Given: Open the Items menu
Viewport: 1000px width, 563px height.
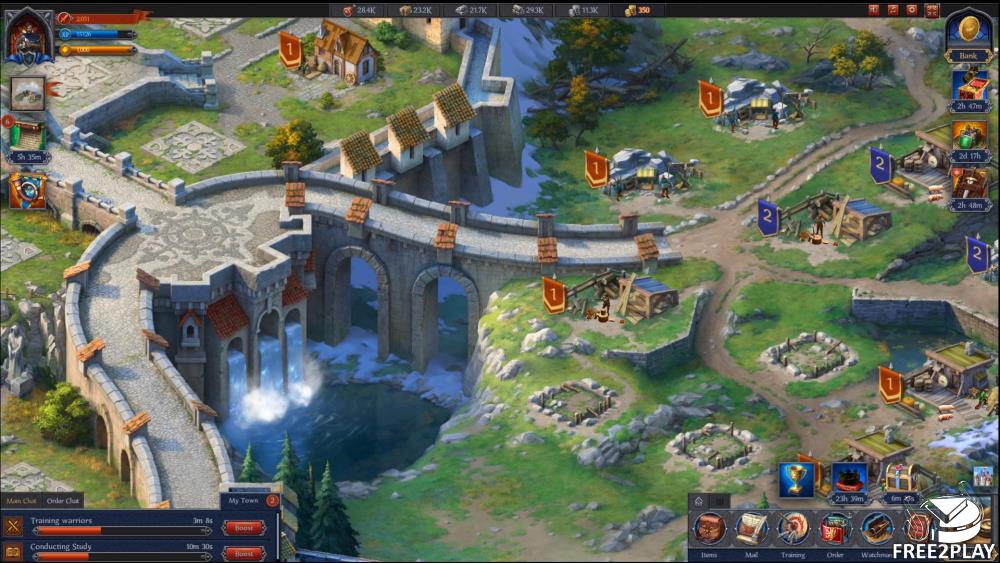Looking at the screenshot, I should pos(710,528).
